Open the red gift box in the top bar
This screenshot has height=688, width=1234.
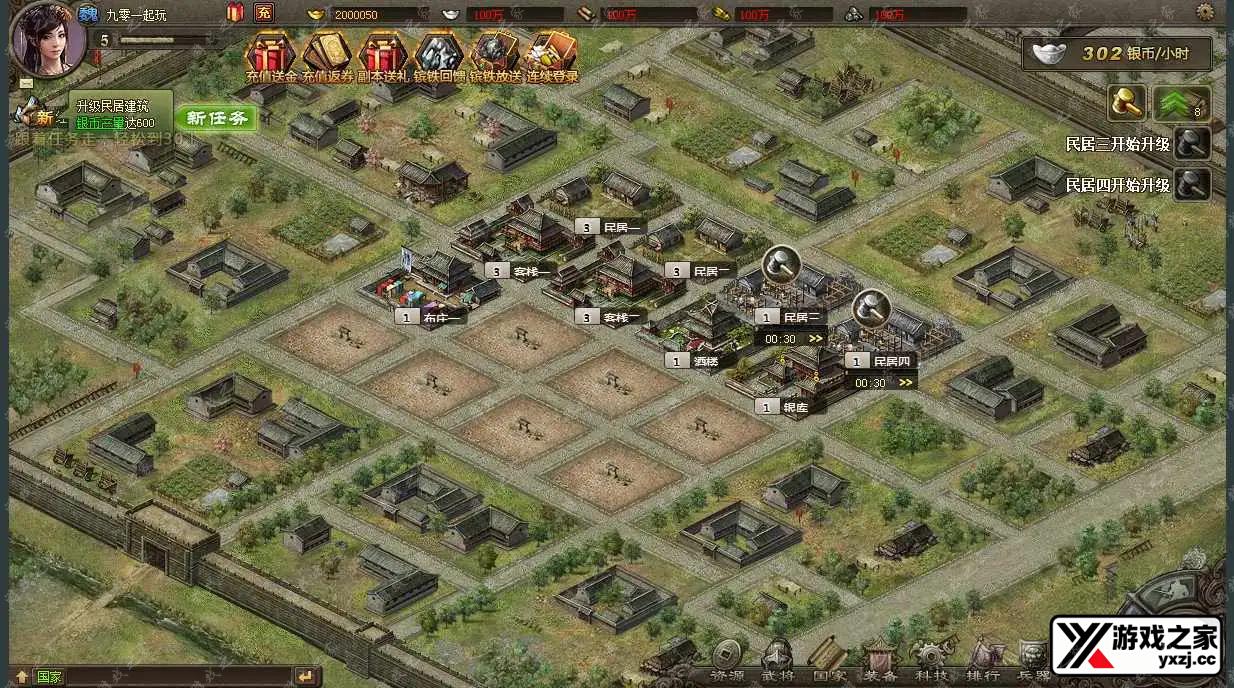(236, 13)
